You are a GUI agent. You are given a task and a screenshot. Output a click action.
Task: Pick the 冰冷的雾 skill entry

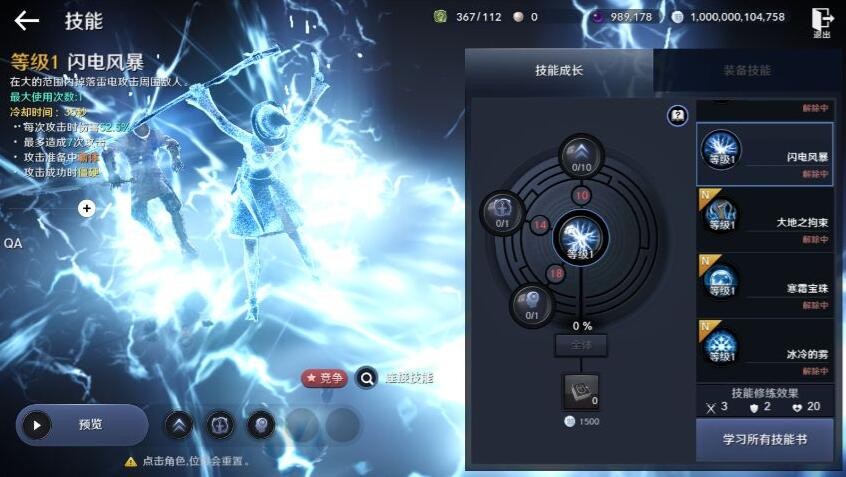(765, 350)
